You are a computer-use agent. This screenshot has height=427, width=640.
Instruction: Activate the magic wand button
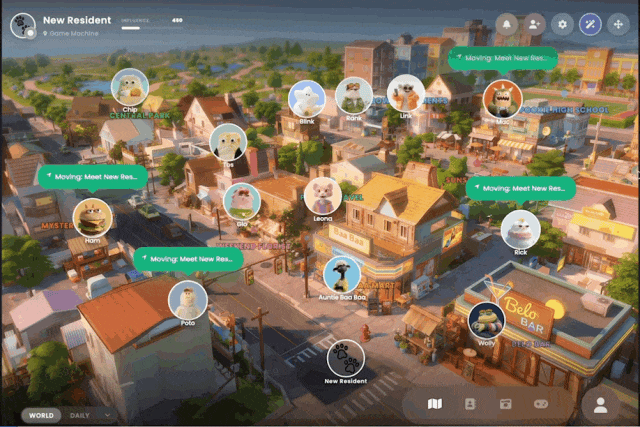[591, 24]
